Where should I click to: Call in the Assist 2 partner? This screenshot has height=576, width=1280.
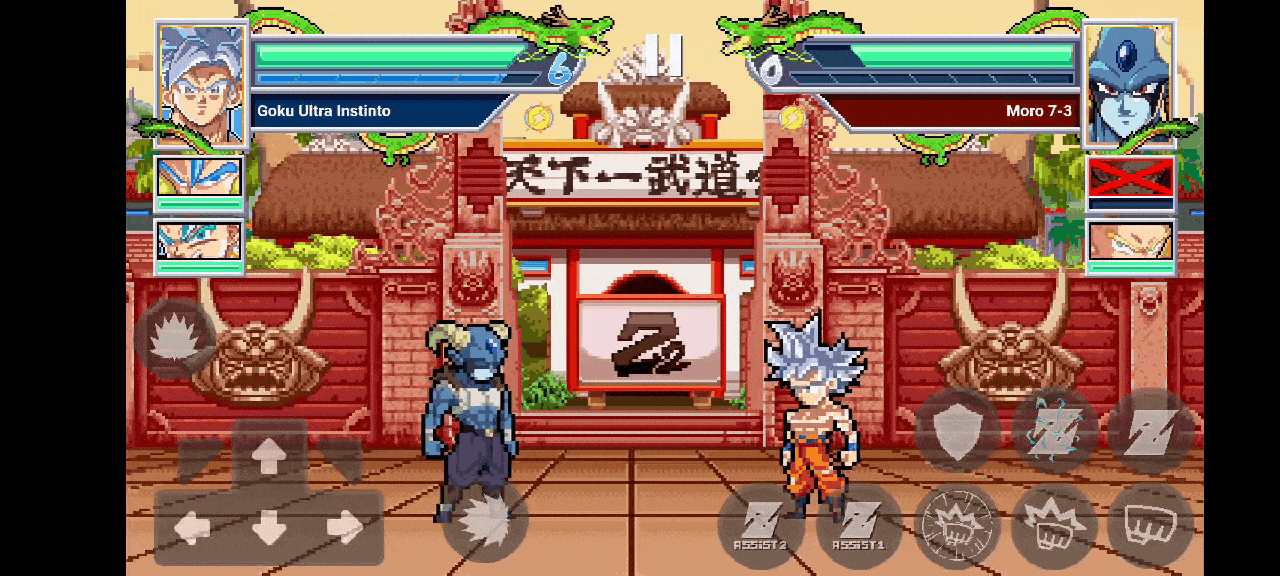(760, 526)
